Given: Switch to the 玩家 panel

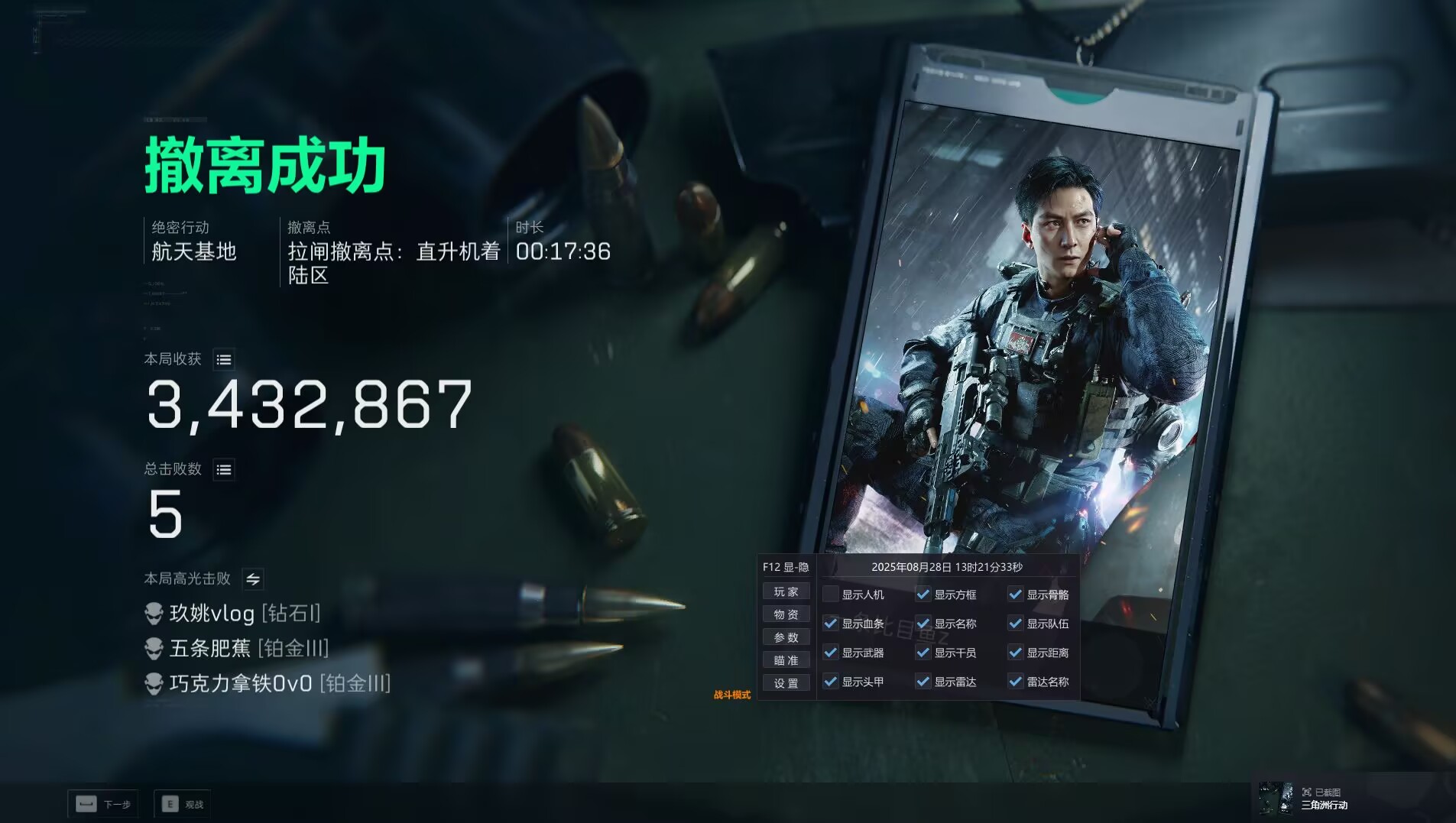Looking at the screenshot, I should (787, 591).
